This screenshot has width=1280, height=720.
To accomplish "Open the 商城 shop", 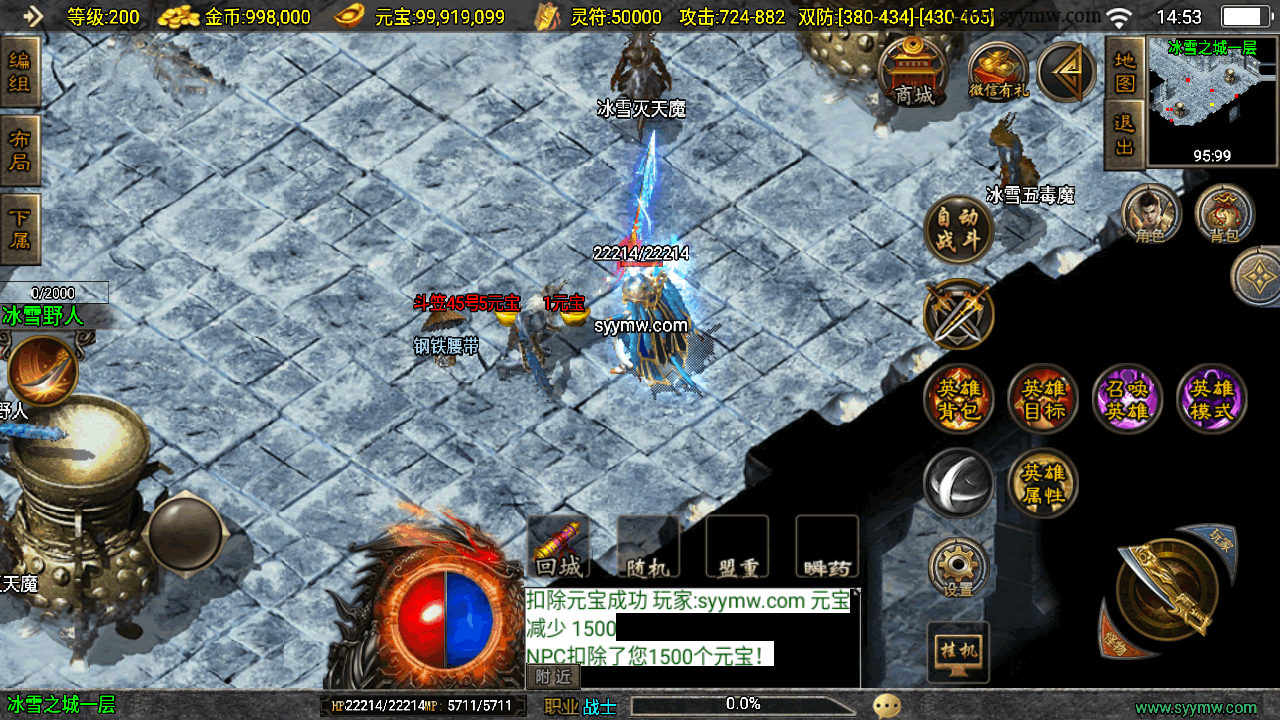I will click(913, 73).
